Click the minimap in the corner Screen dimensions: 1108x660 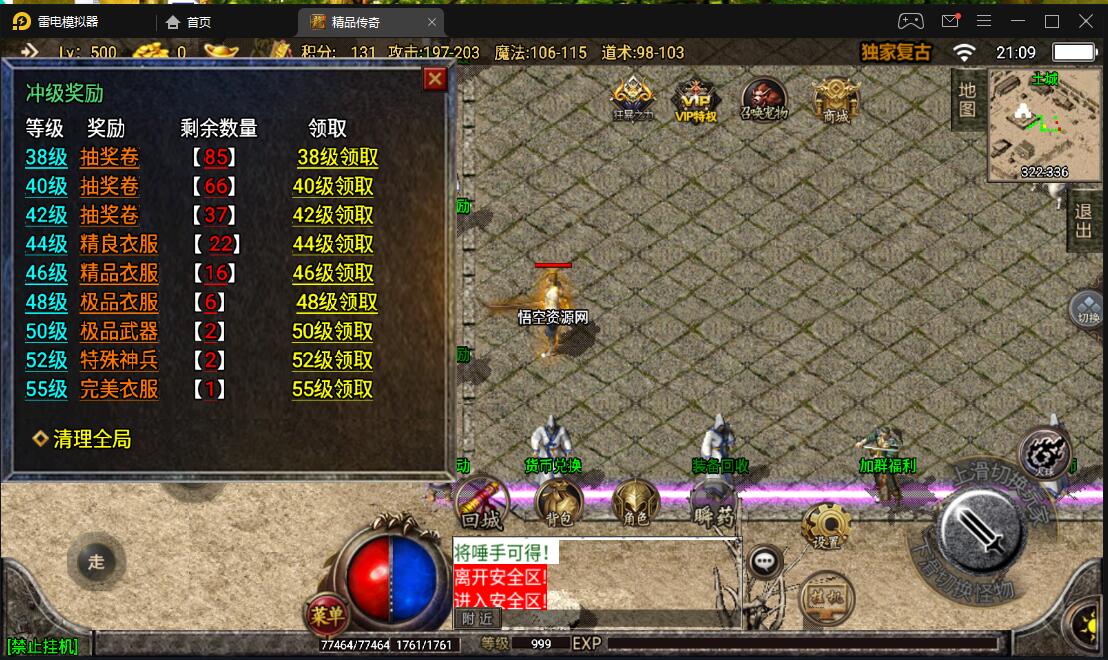pyautogui.click(x=1044, y=126)
